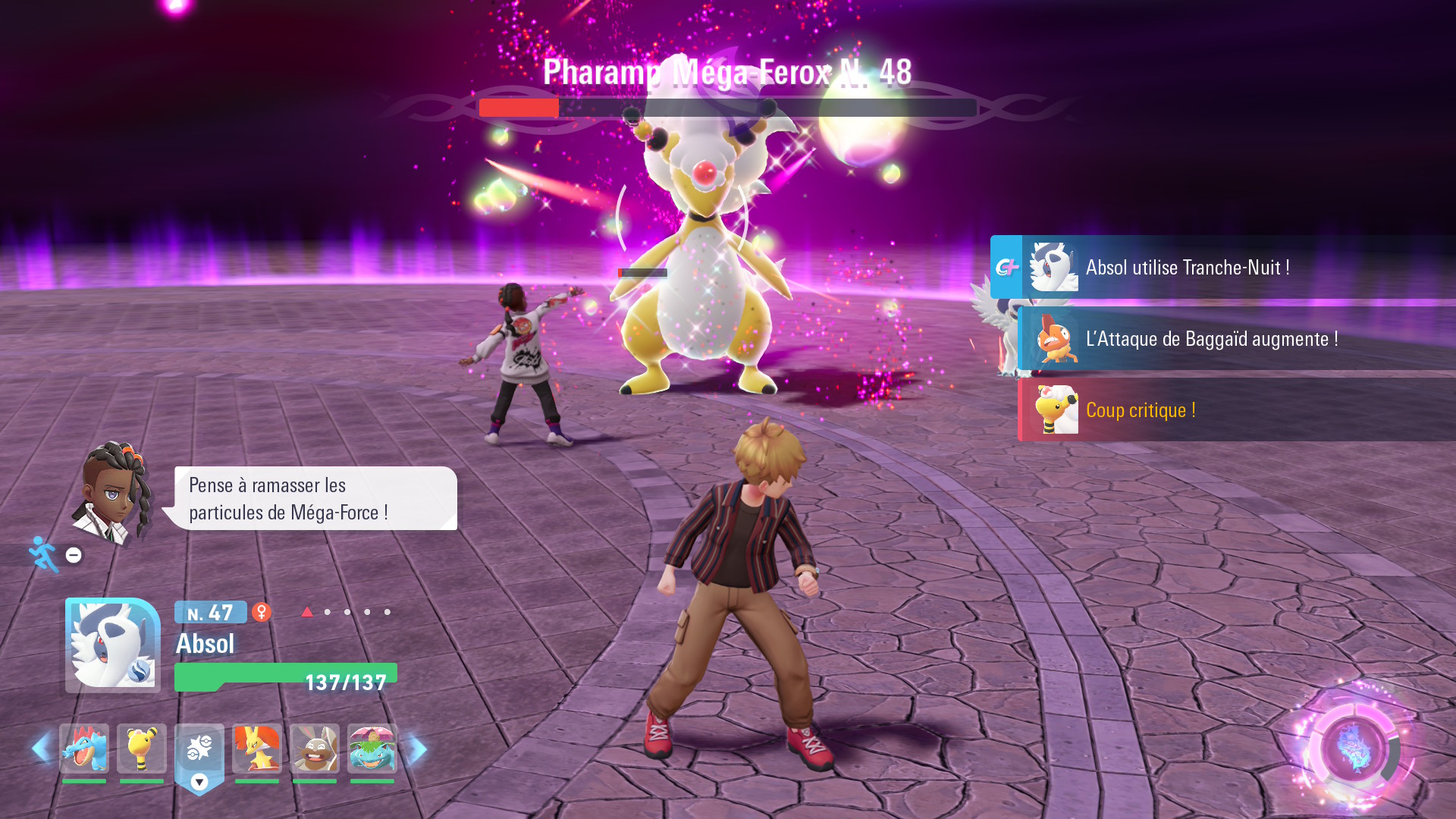Click the active Pokémon slot with Poké Ball icon

point(199,750)
